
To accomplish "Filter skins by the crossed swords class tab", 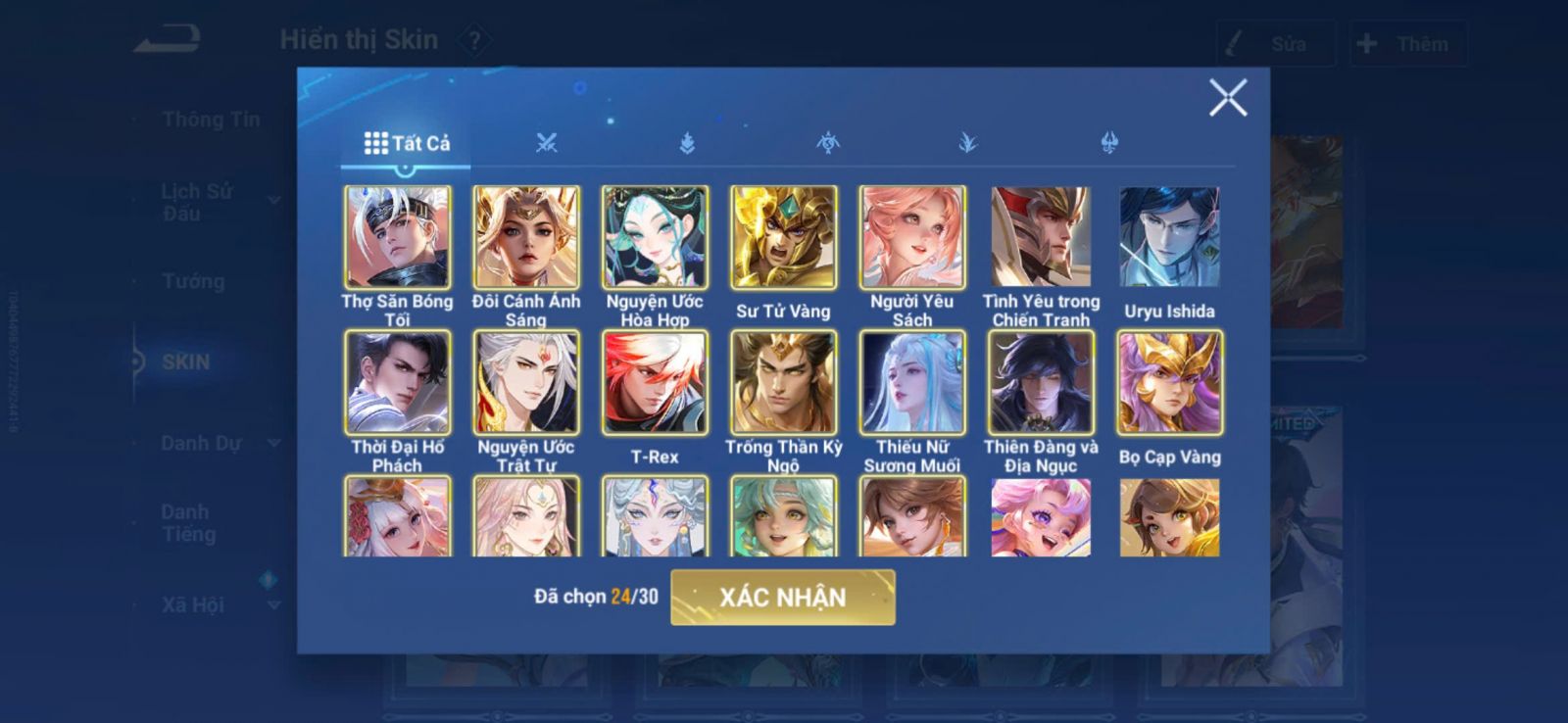I will point(547,143).
